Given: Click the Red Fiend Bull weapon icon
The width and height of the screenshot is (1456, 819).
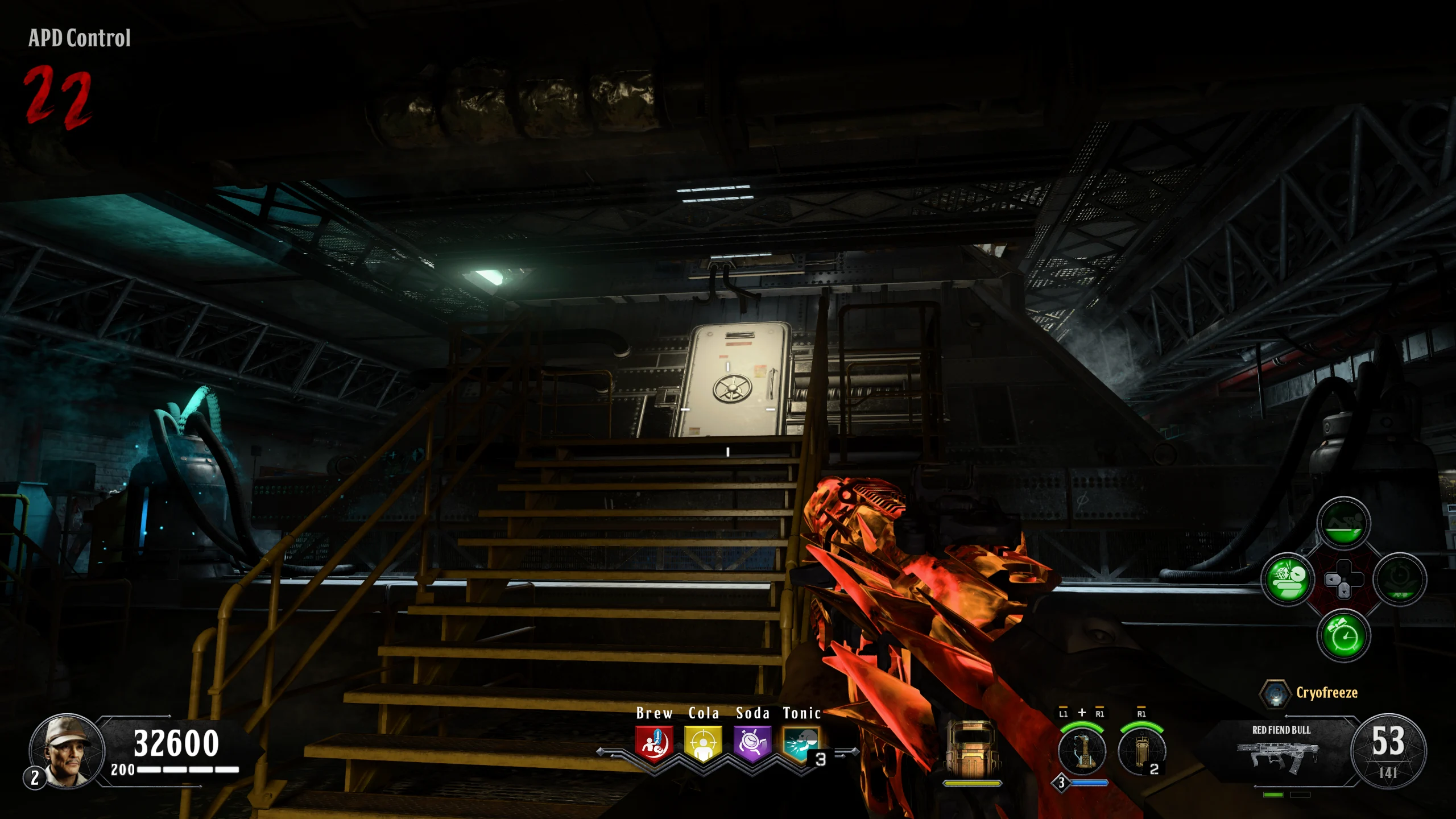Looking at the screenshot, I should (x=1281, y=756).
